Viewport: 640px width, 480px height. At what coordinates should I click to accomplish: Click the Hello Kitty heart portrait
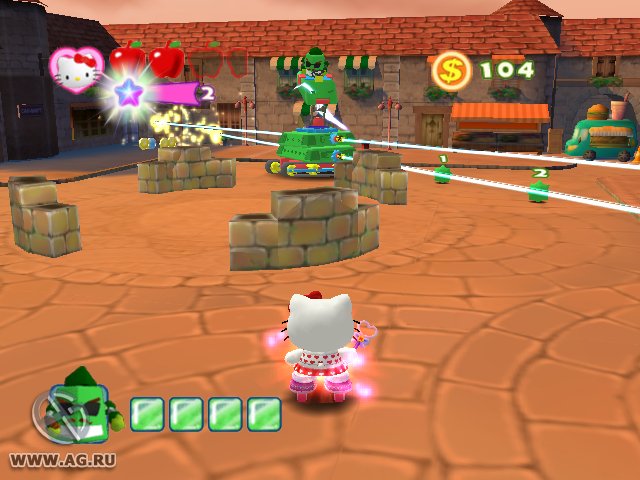pyautogui.click(x=76, y=67)
